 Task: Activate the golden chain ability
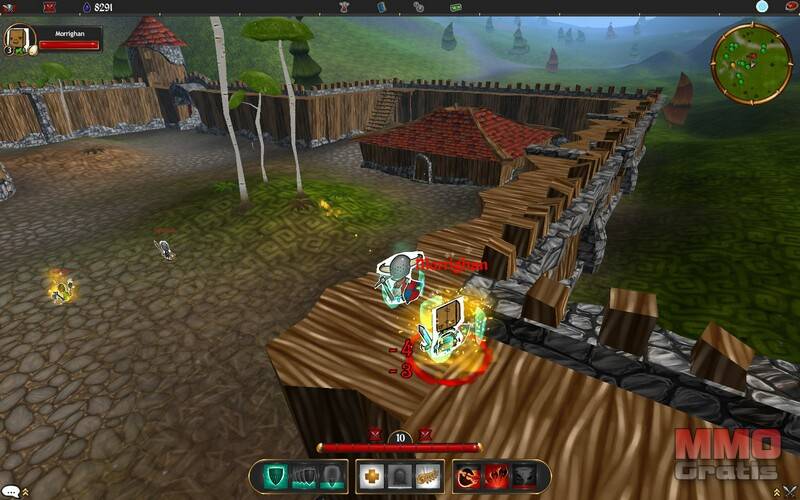coord(427,476)
